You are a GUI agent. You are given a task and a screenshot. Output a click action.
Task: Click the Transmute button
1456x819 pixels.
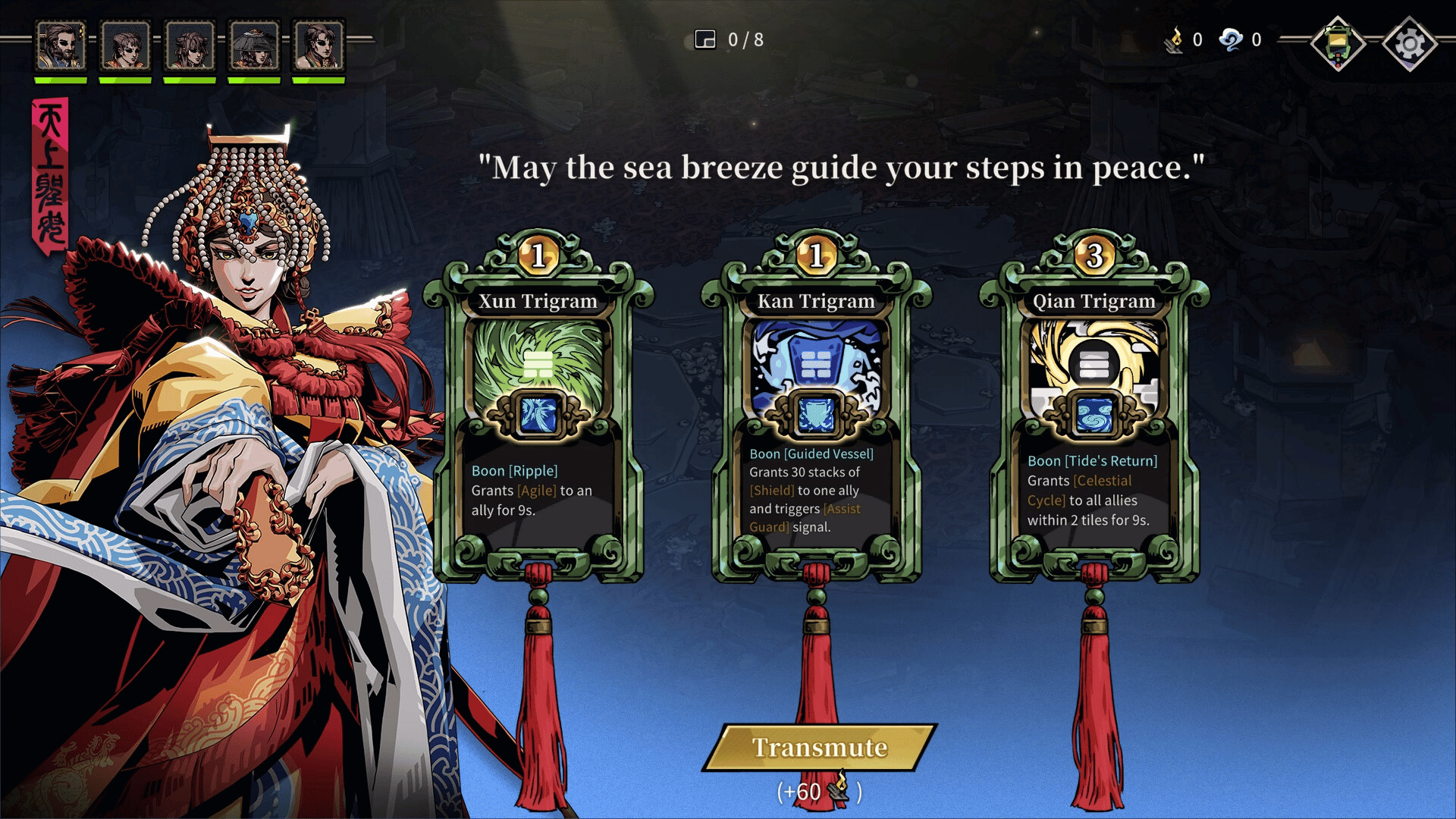(820, 748)
